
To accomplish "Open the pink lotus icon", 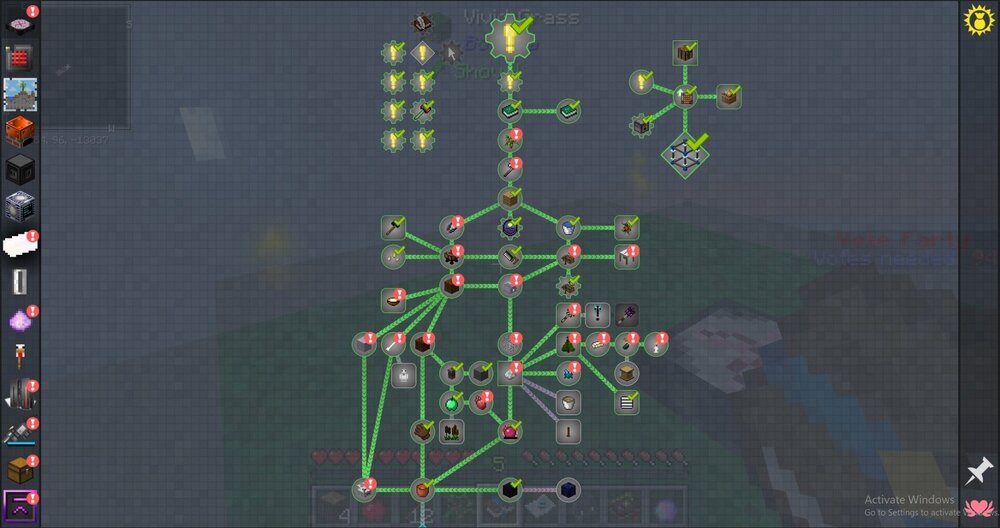I will click(x=978, y=508).
